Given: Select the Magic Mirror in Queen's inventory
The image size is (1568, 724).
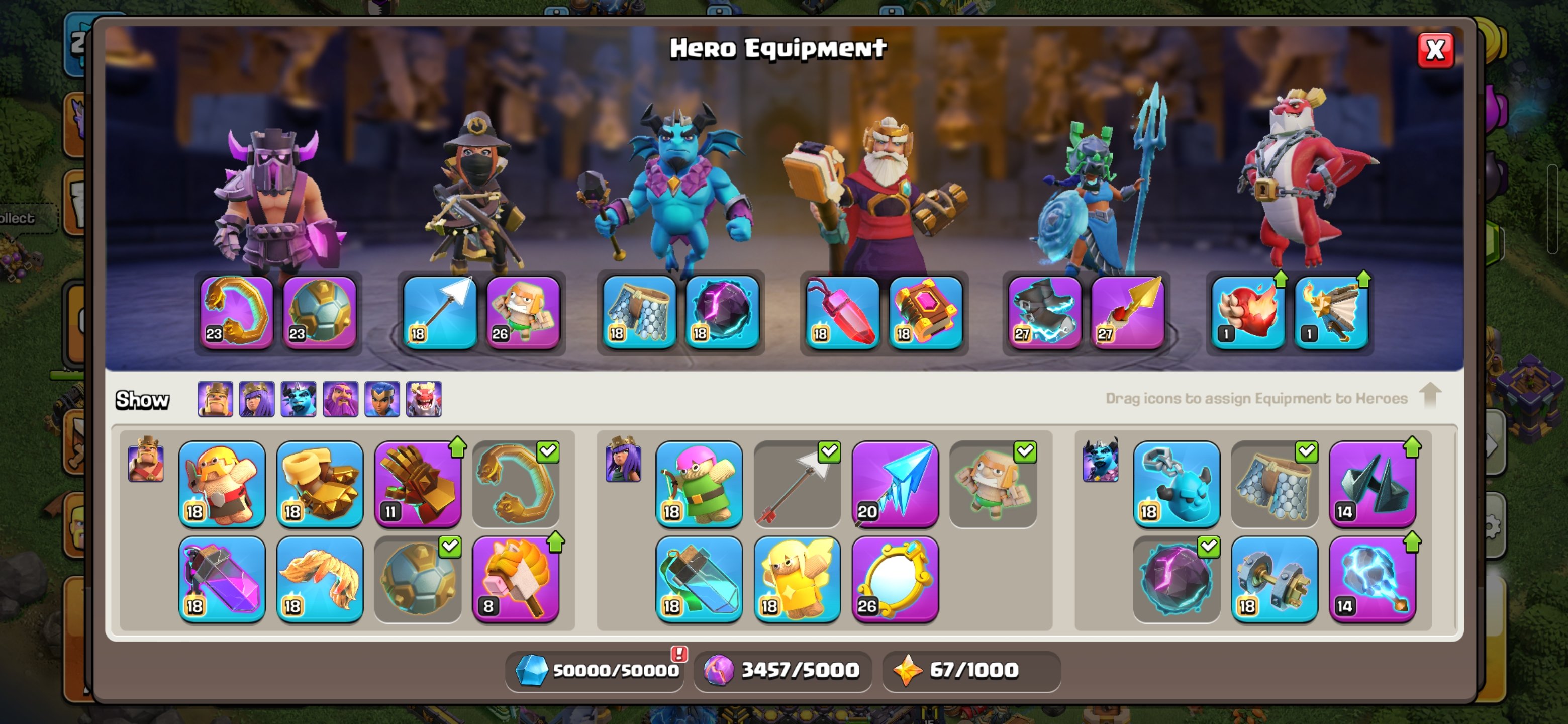Looking at the screenshot, I should tap(896, 579).
